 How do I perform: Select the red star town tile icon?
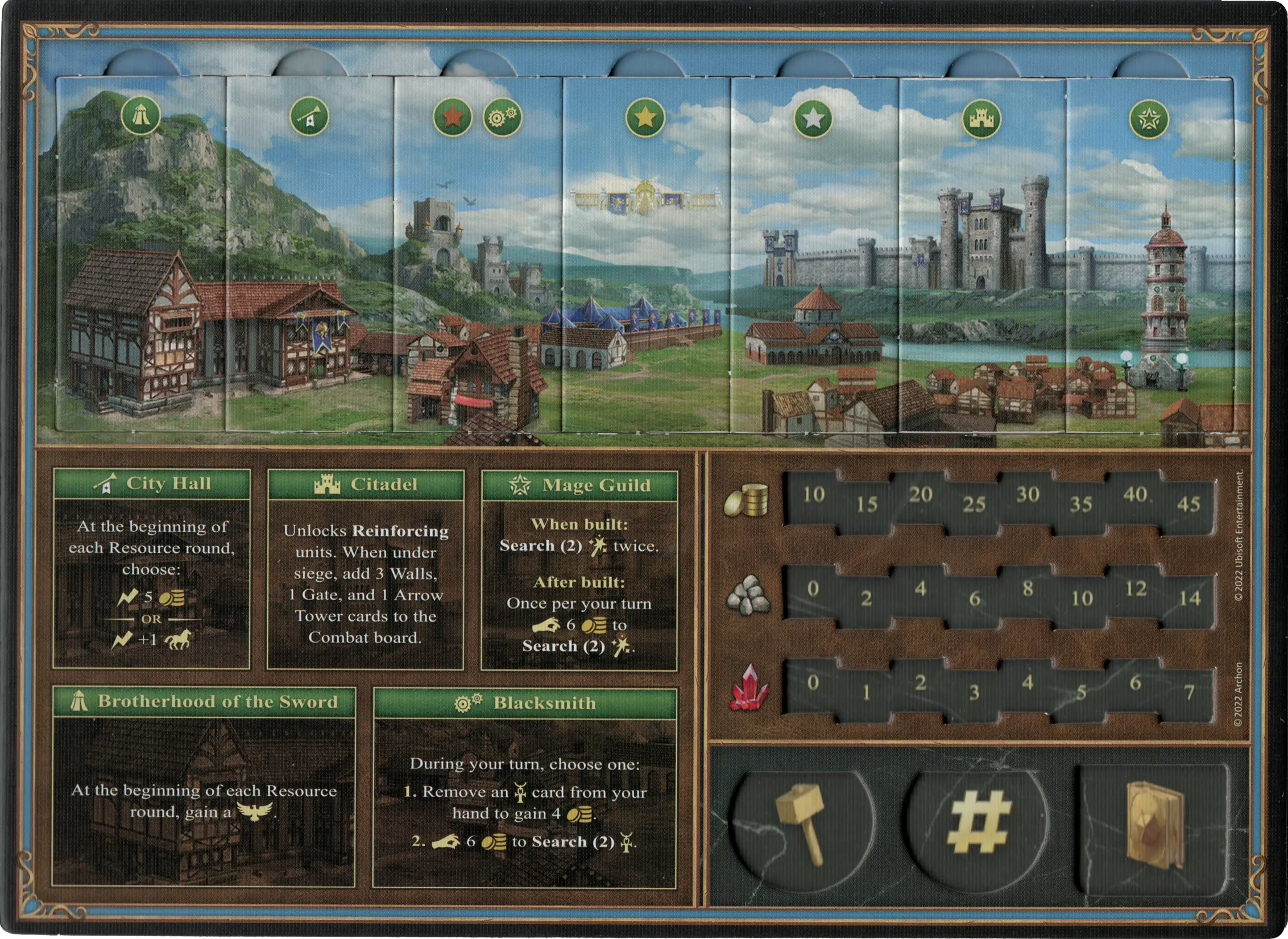pyautogui.click(x=453, y=117)
